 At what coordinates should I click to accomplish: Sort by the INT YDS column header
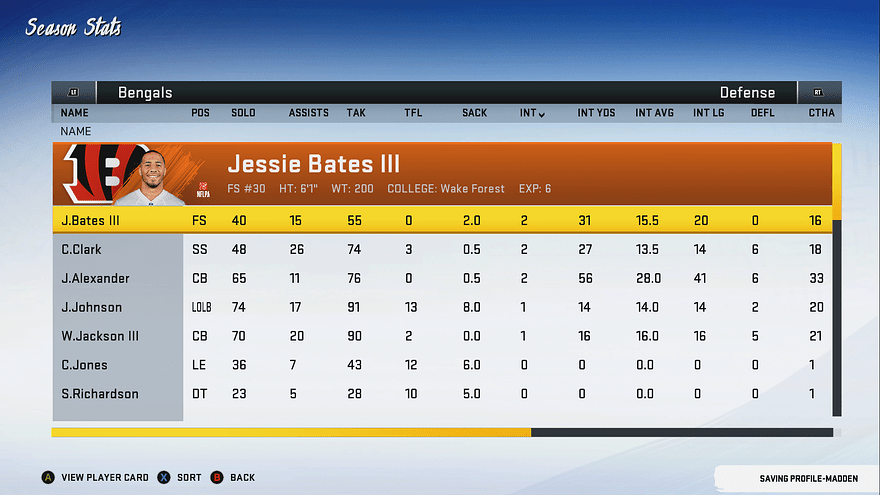pyautogui.click(x=595, y=113)
